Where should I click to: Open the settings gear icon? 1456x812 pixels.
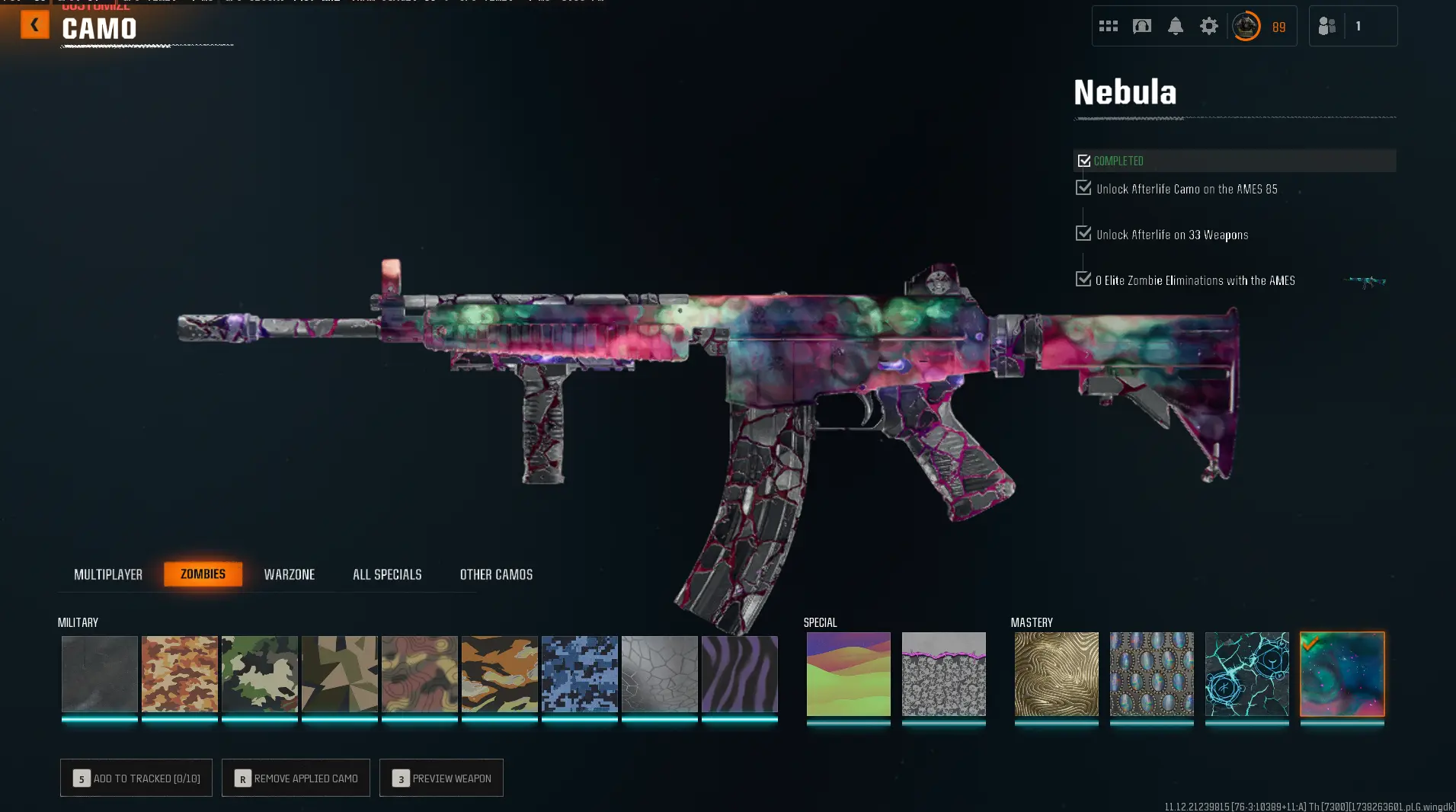[1210, 25]
